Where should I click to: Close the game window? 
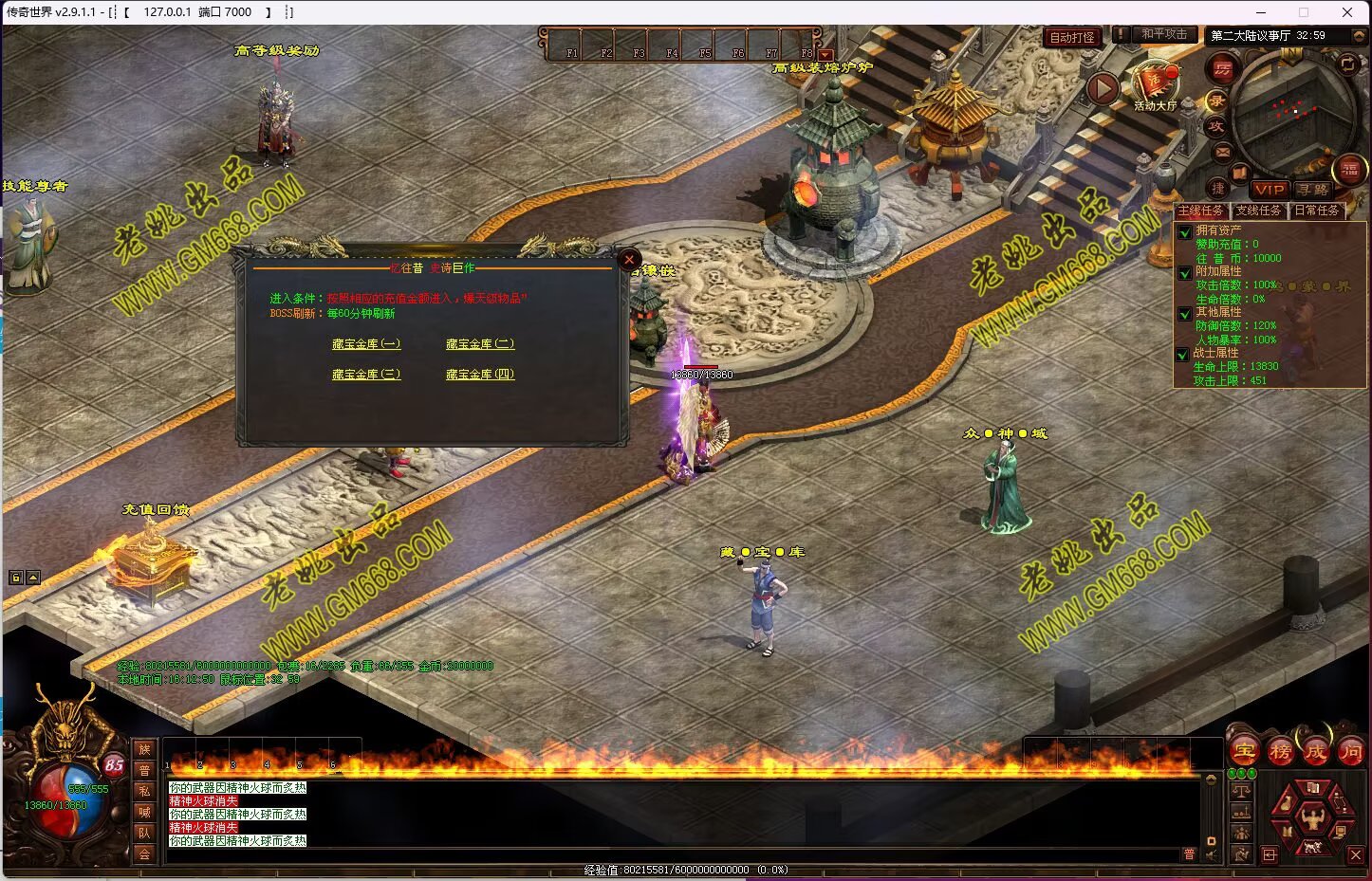1346,12
